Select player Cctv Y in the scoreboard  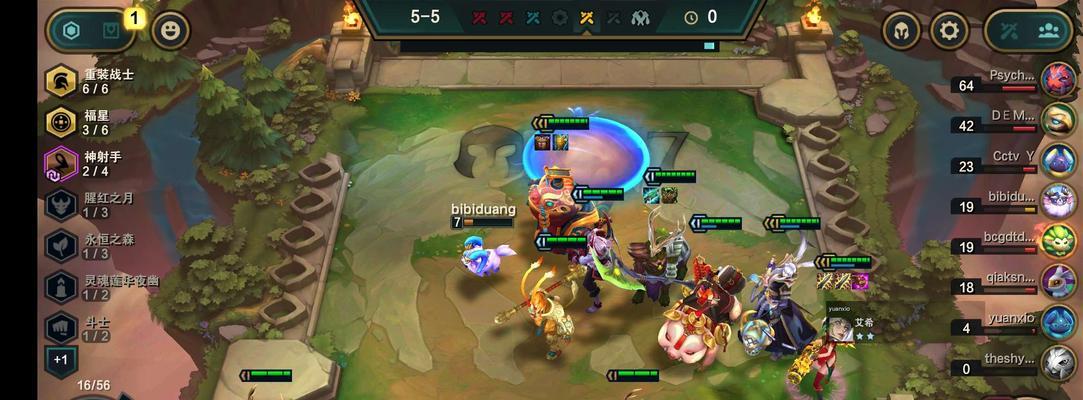[1058, 161]
